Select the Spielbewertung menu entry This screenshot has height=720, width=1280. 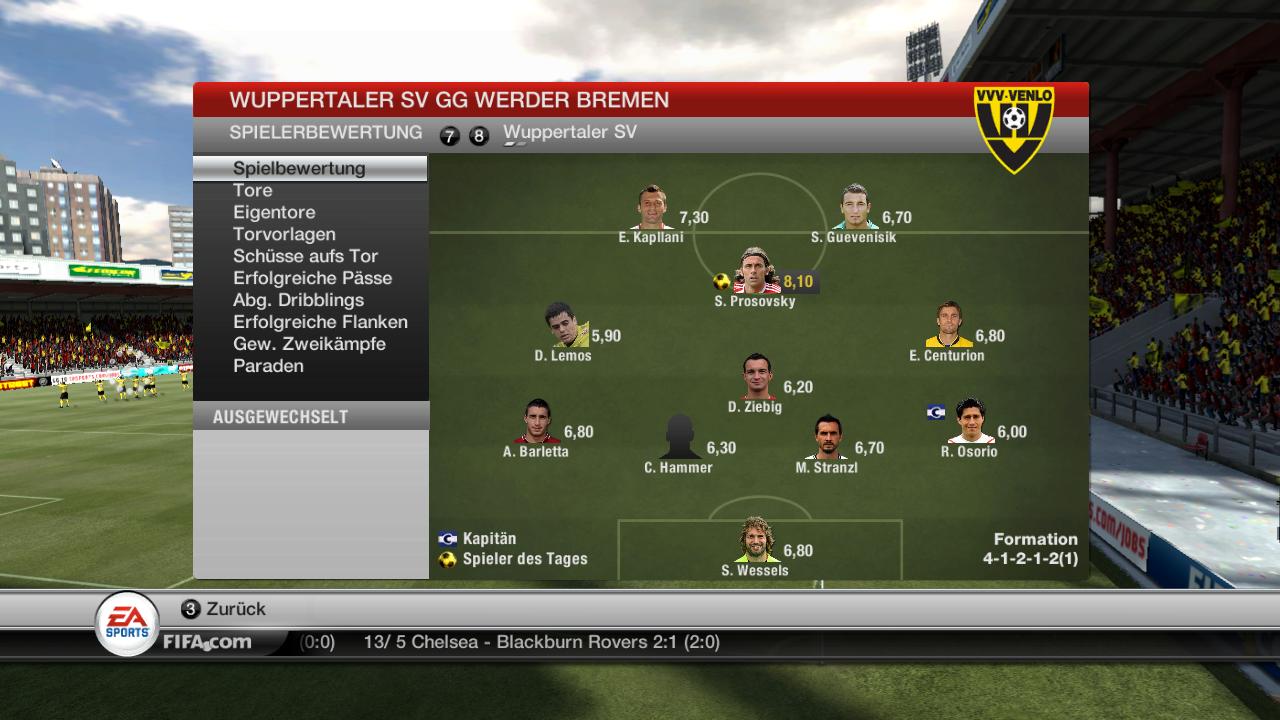[299, 168]
